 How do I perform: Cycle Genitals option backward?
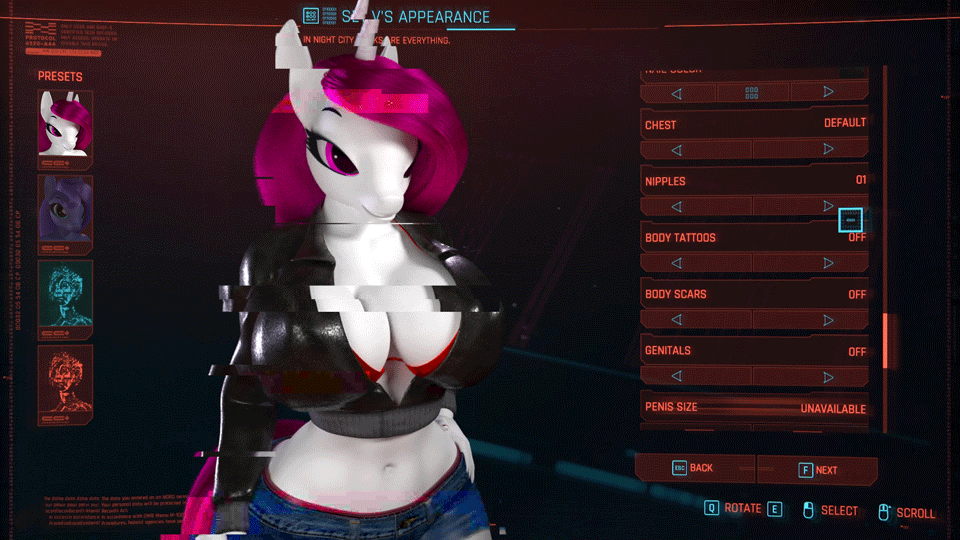677,377
